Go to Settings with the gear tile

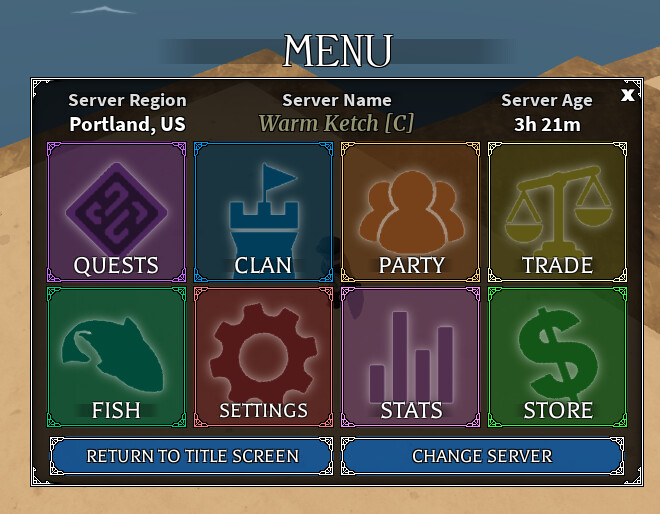tap(263, 357)
